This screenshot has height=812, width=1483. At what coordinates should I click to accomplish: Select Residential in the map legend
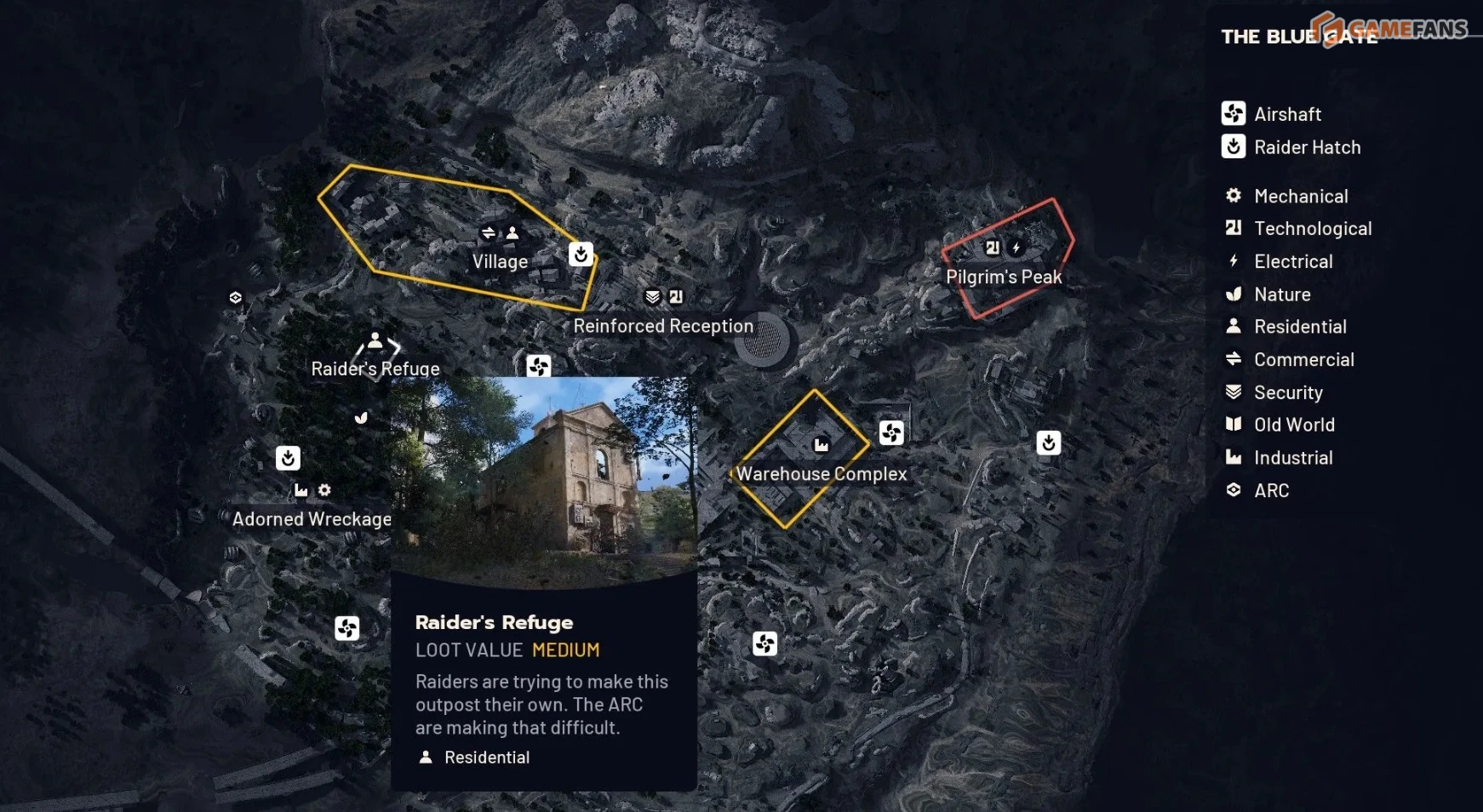point(1299,327)
